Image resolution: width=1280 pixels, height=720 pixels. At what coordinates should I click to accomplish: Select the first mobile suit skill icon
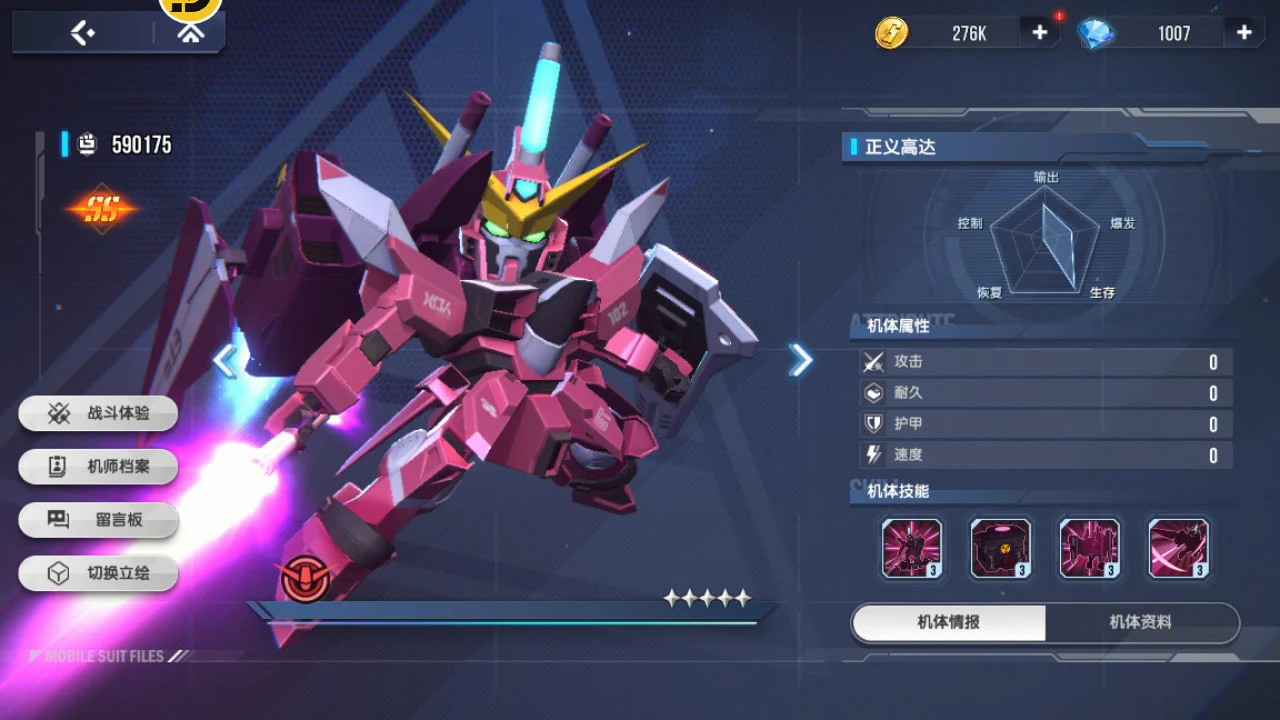tap(912, 548)
